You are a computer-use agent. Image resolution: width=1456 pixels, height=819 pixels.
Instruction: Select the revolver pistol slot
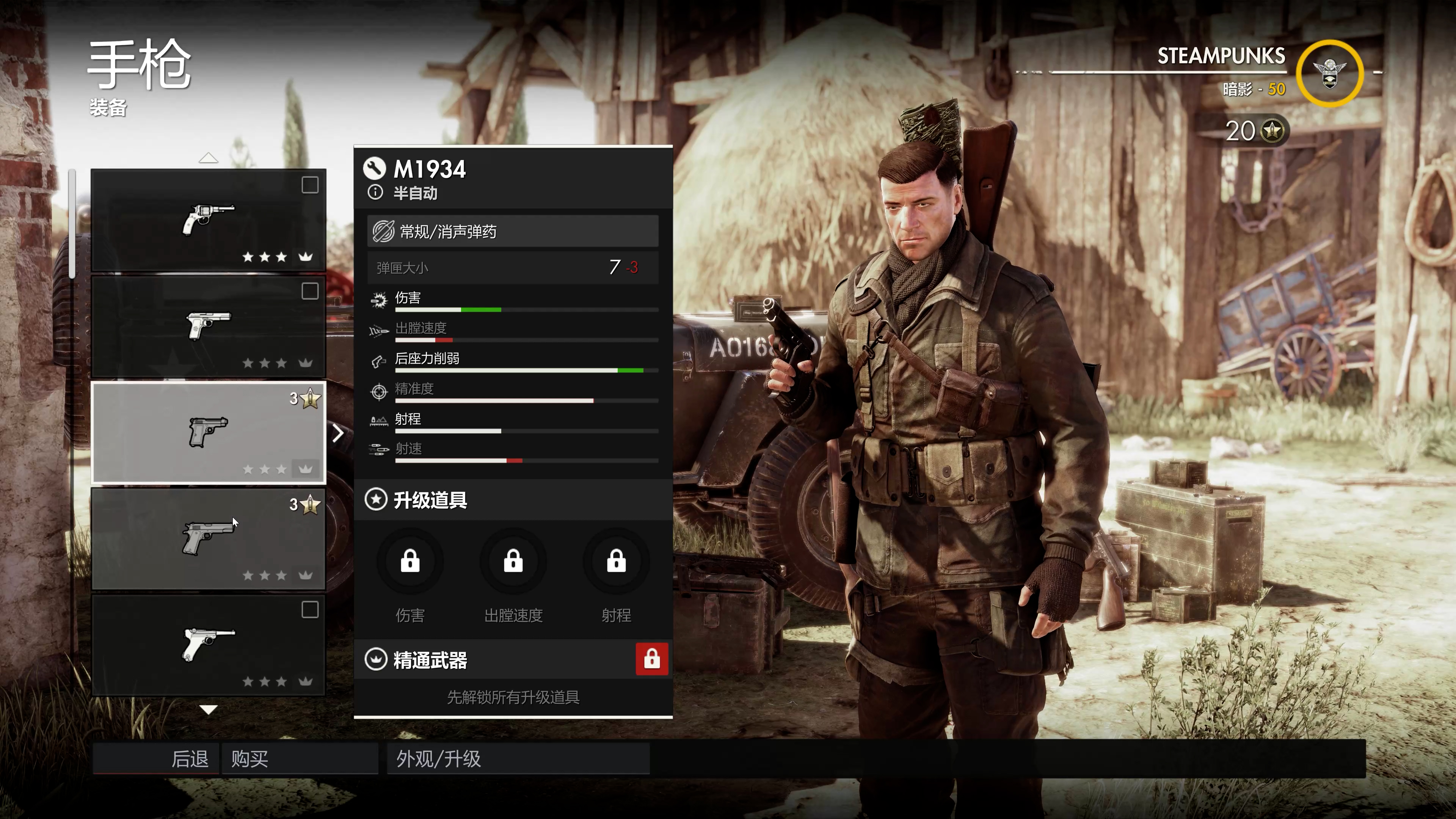coord(208,220)
